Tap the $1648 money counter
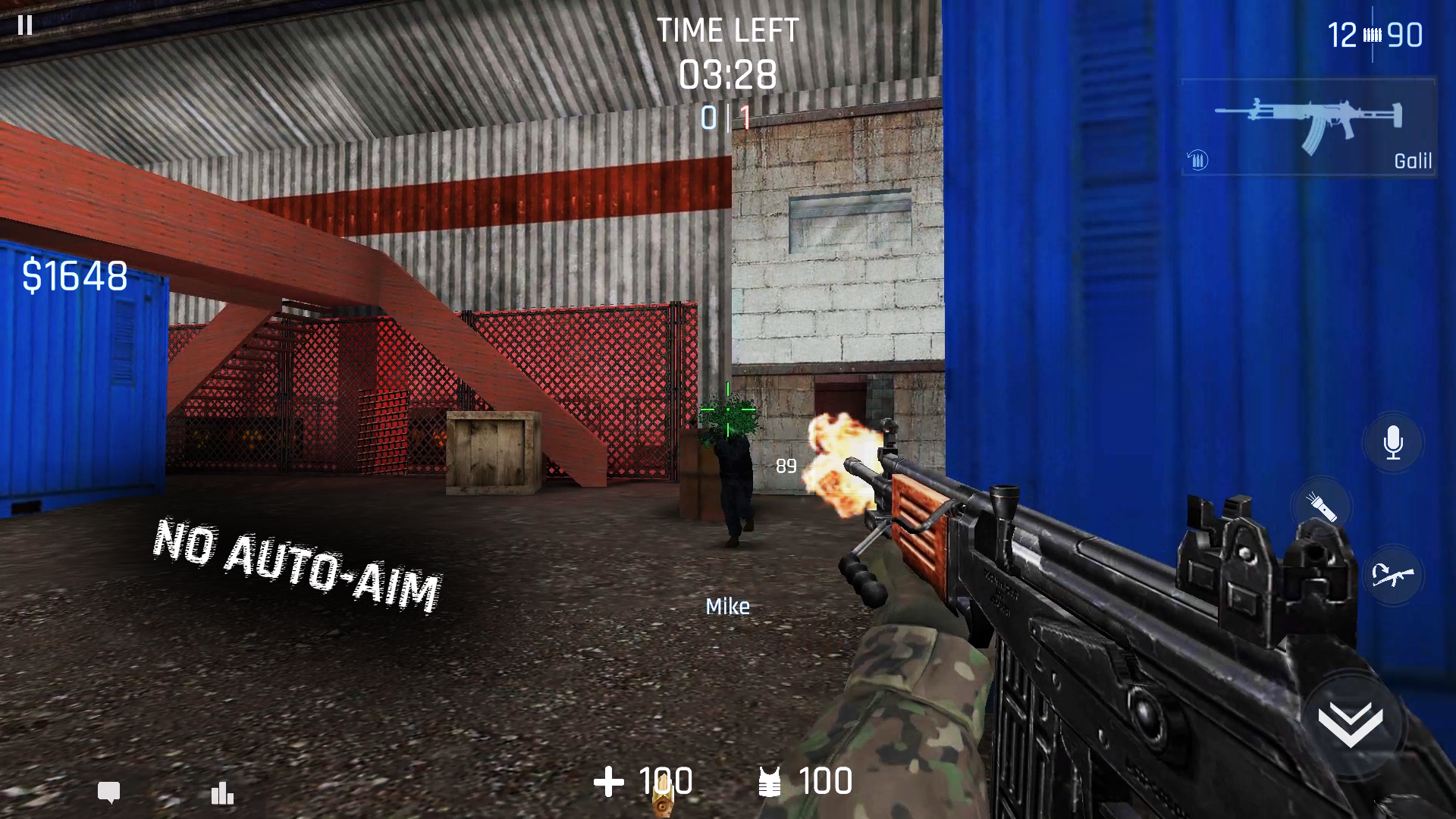 pyautogui.click(x=74, y=274)
